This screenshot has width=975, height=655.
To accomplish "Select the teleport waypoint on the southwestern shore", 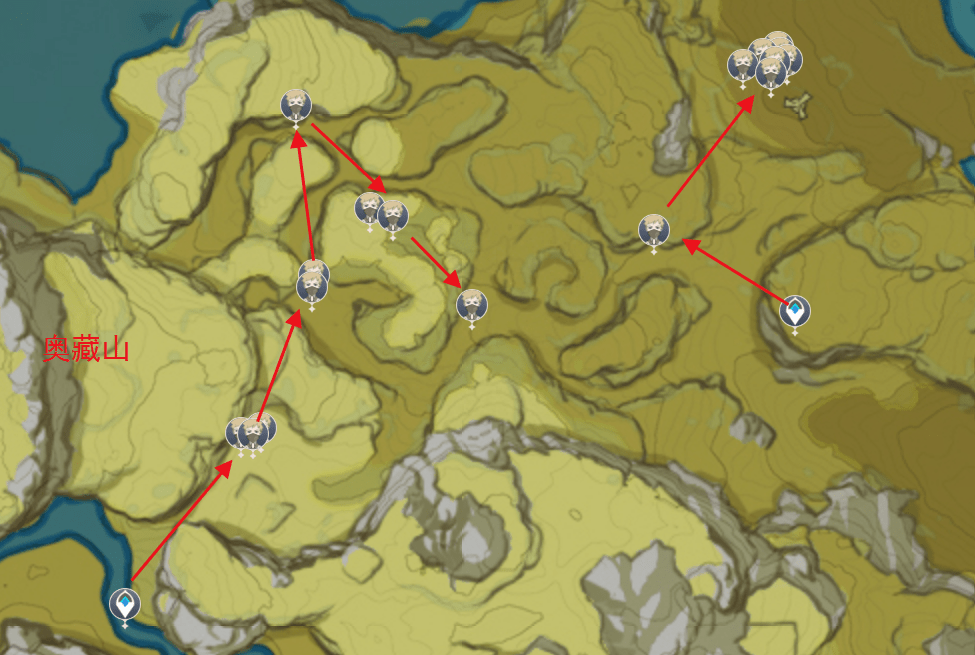I will [x=125, y=603].
